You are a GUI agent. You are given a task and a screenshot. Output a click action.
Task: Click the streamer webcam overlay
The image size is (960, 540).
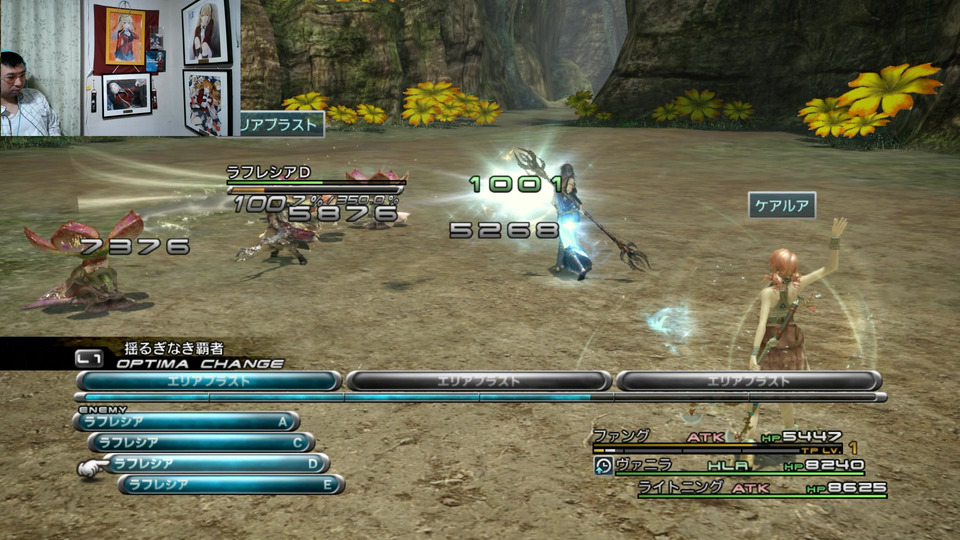[120, 67]
